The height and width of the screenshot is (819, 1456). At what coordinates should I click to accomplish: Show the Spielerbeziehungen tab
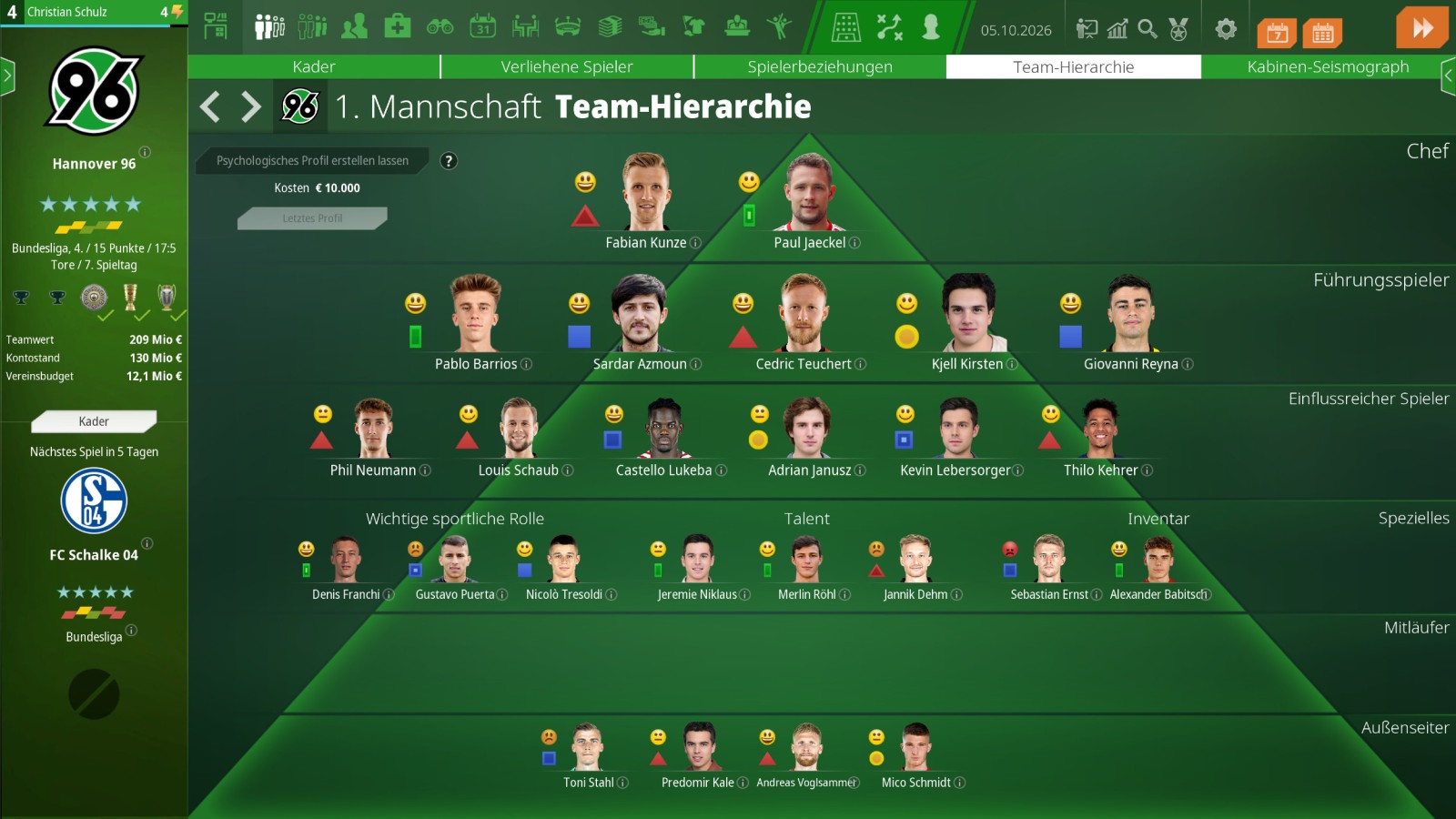[819, 66]
